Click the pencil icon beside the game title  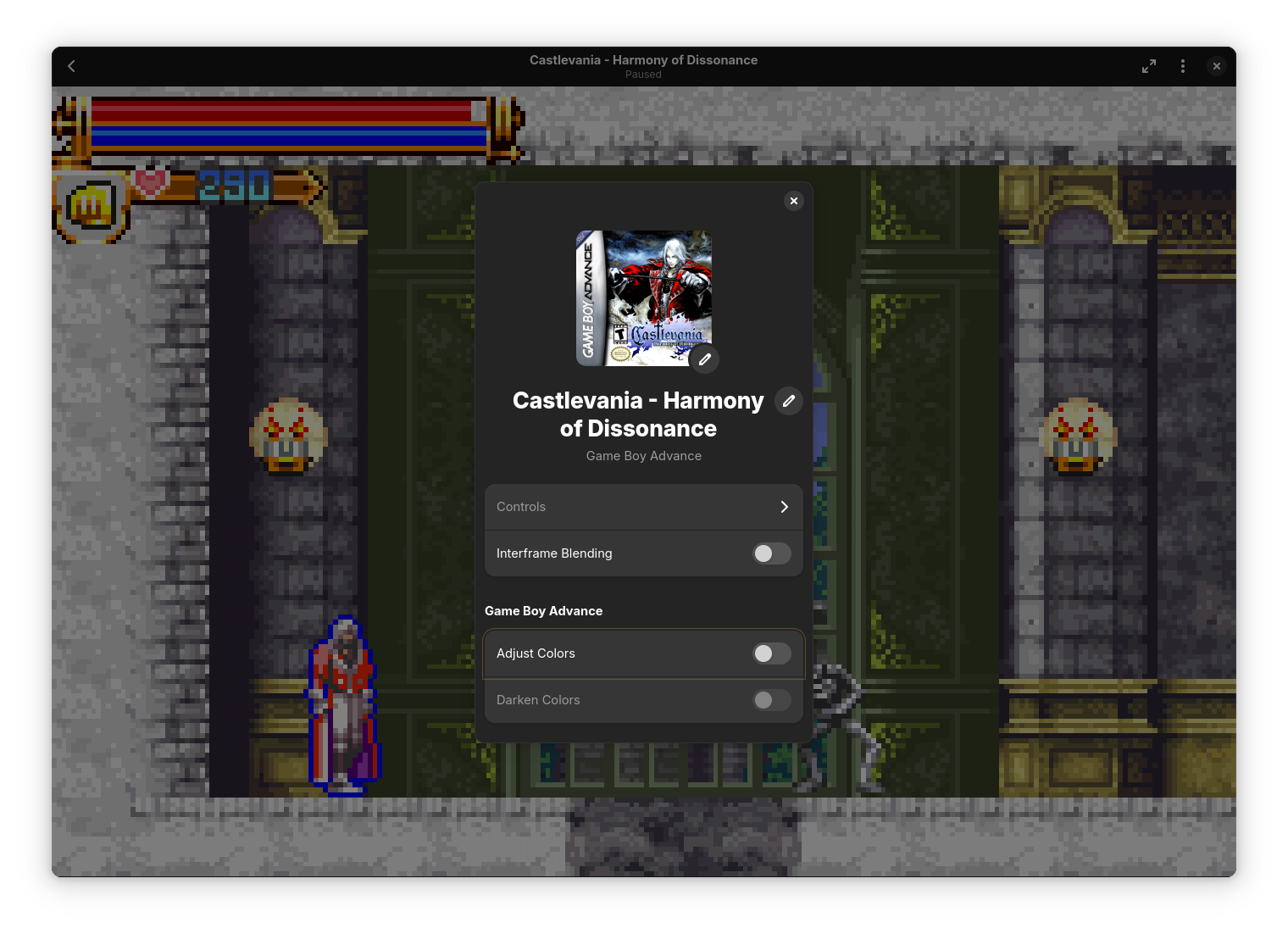[x=789, y=401]
